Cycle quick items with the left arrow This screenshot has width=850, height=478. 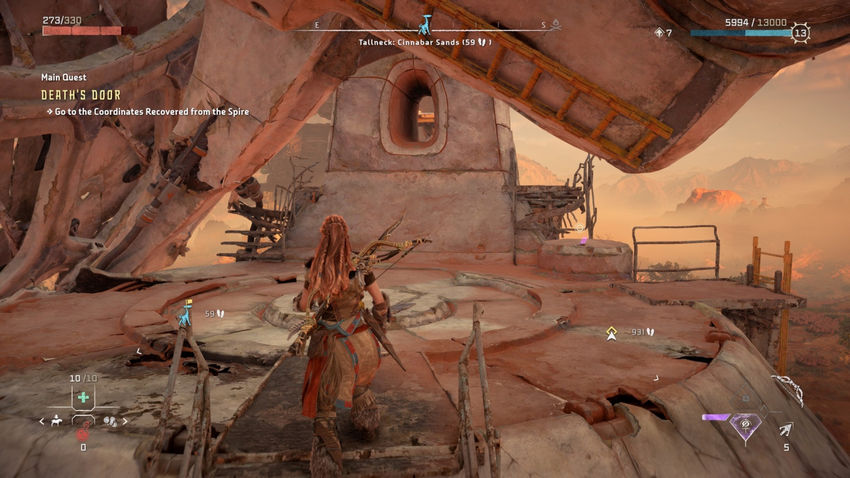41,421
